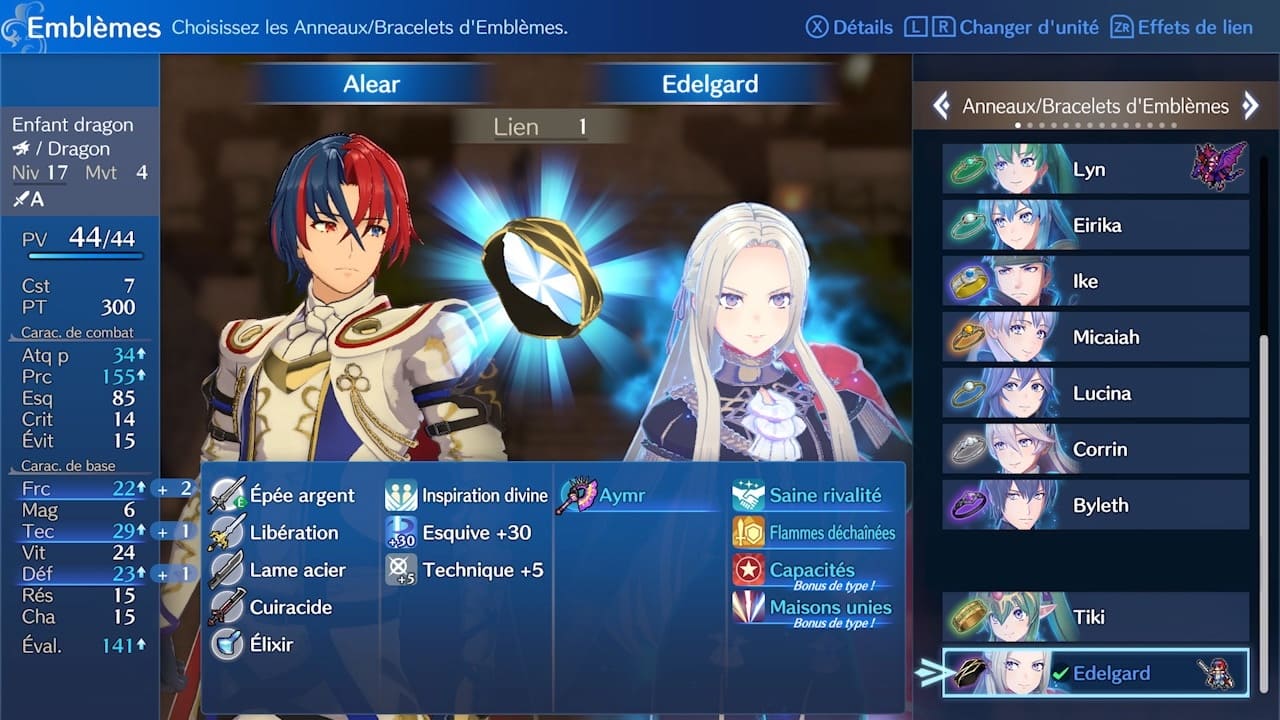1280x720 pixels.
Task: Click the right arrow next to Anneaux/Bracelets
Action: (x=1249, y=104)
